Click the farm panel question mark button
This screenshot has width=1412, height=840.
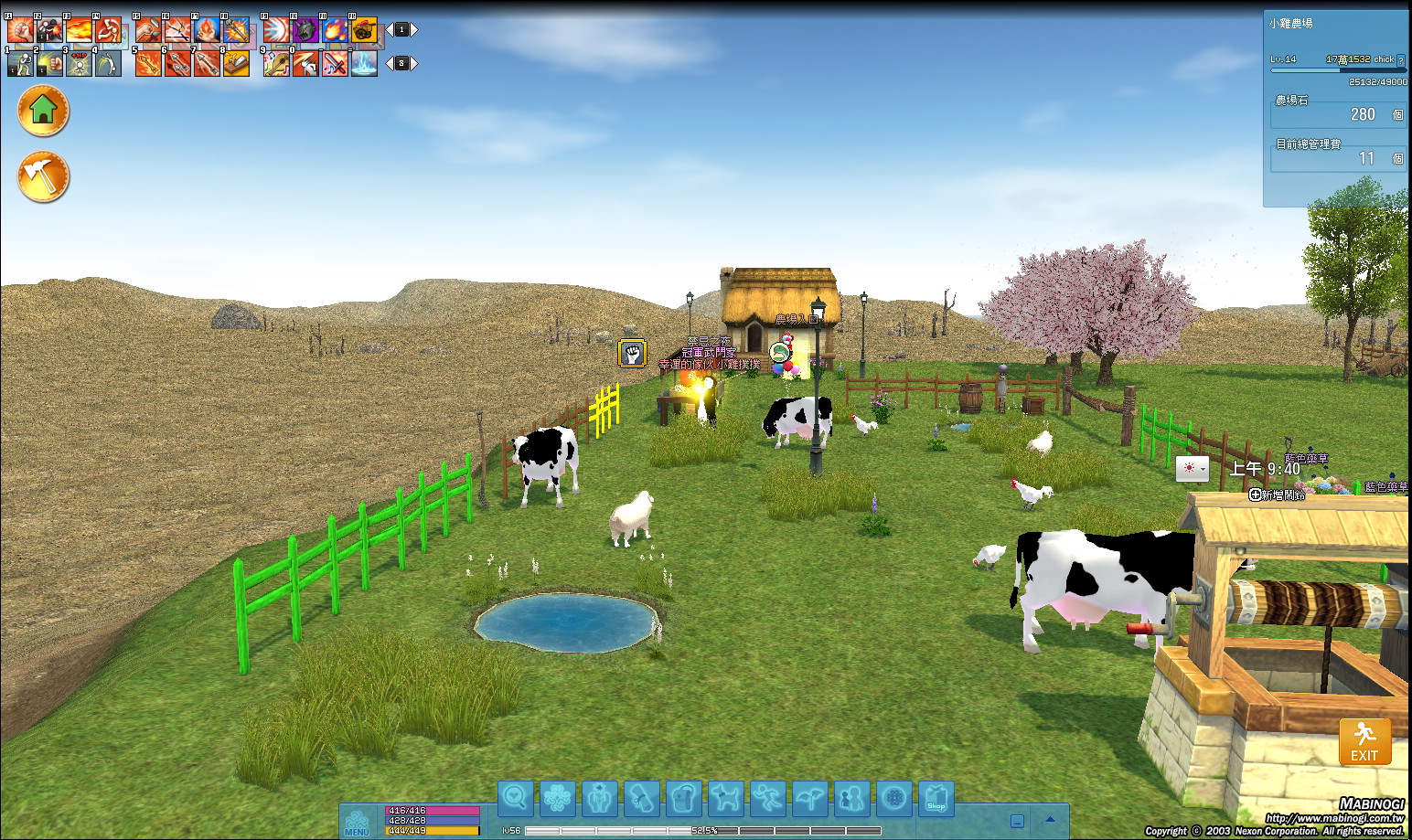tap(1400, 60)
